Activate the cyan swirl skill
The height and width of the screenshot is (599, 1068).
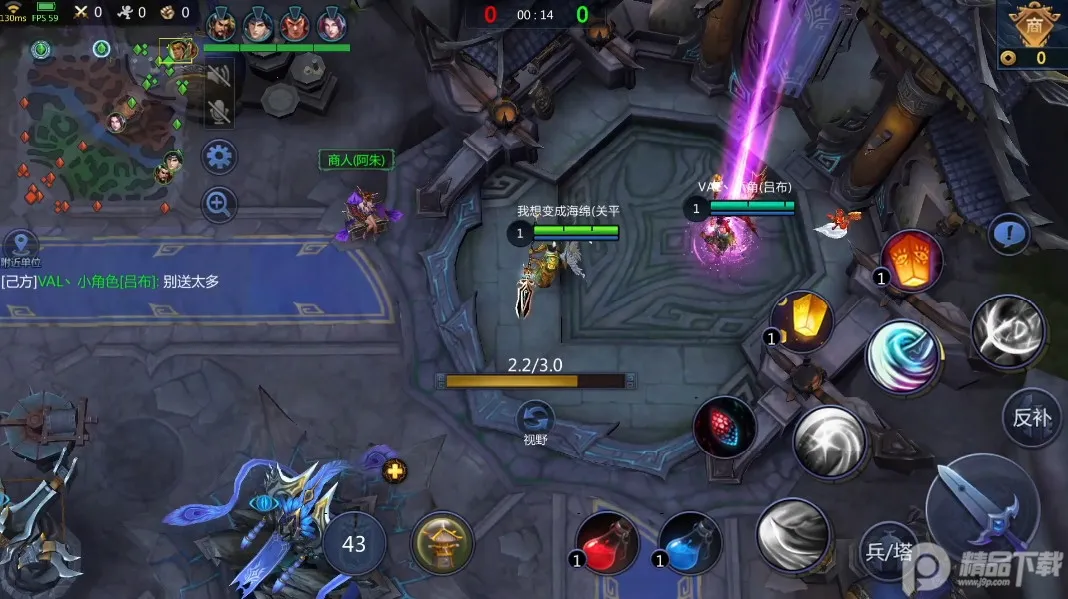(902, 355)
